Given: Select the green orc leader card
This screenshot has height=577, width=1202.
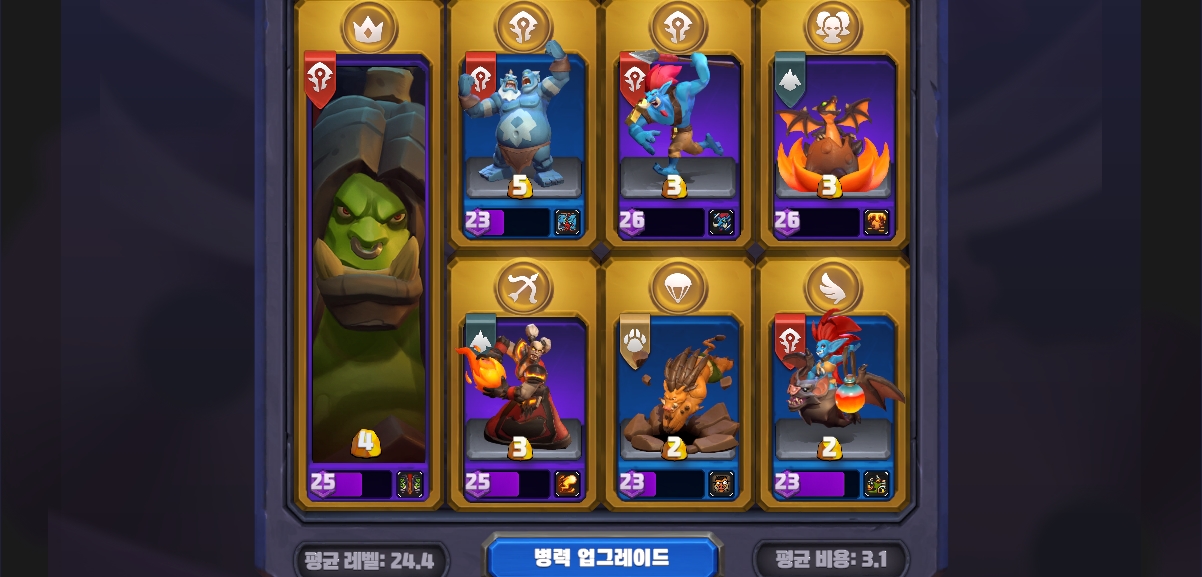Looking at the screenshot, I should pos(369,270).
